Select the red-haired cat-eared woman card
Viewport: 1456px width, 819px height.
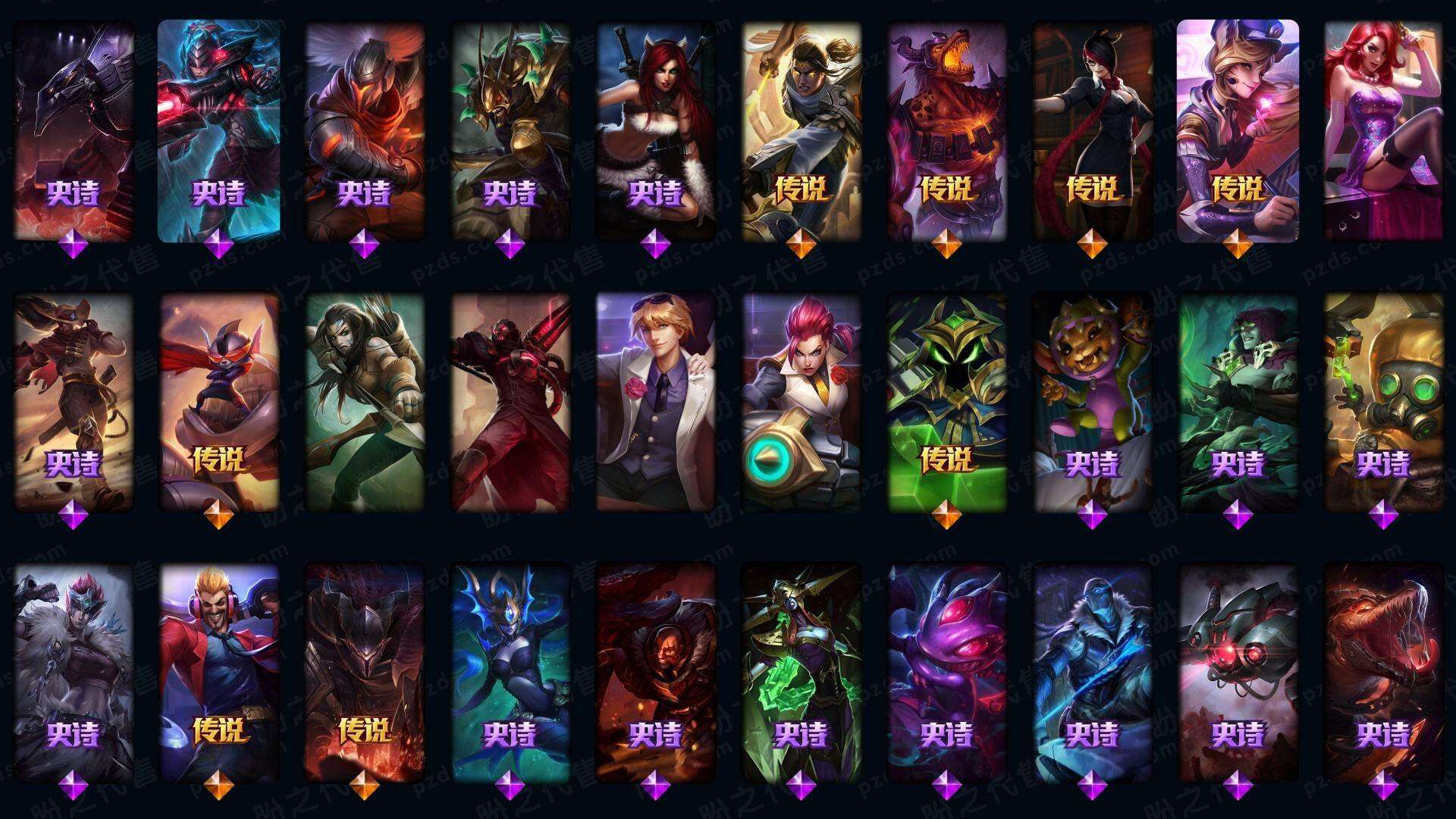pos(655,129)
